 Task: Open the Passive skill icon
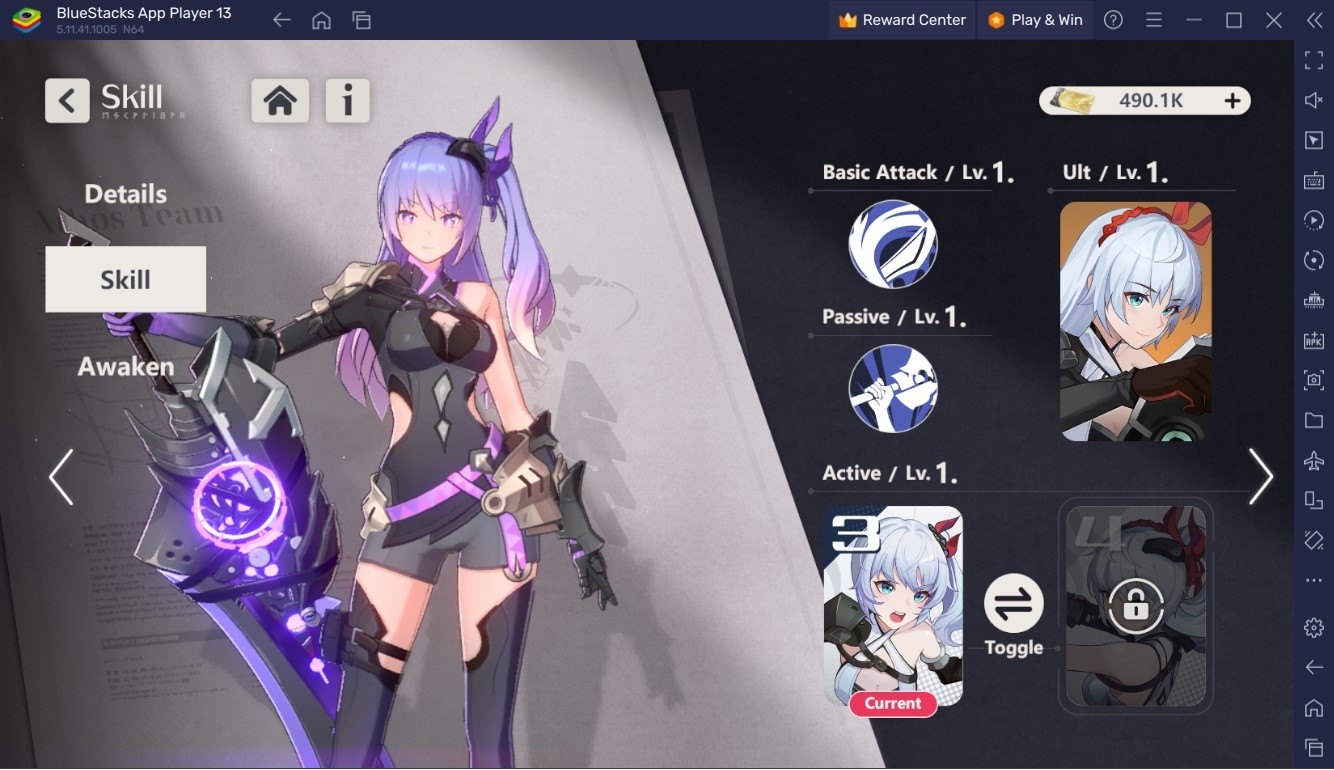click(x=893, y=388)
